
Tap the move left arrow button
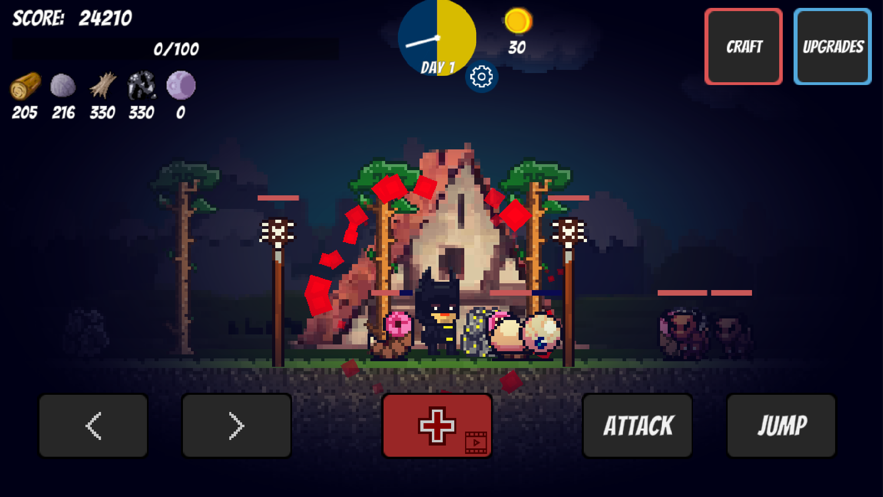[x=93, y=426]
